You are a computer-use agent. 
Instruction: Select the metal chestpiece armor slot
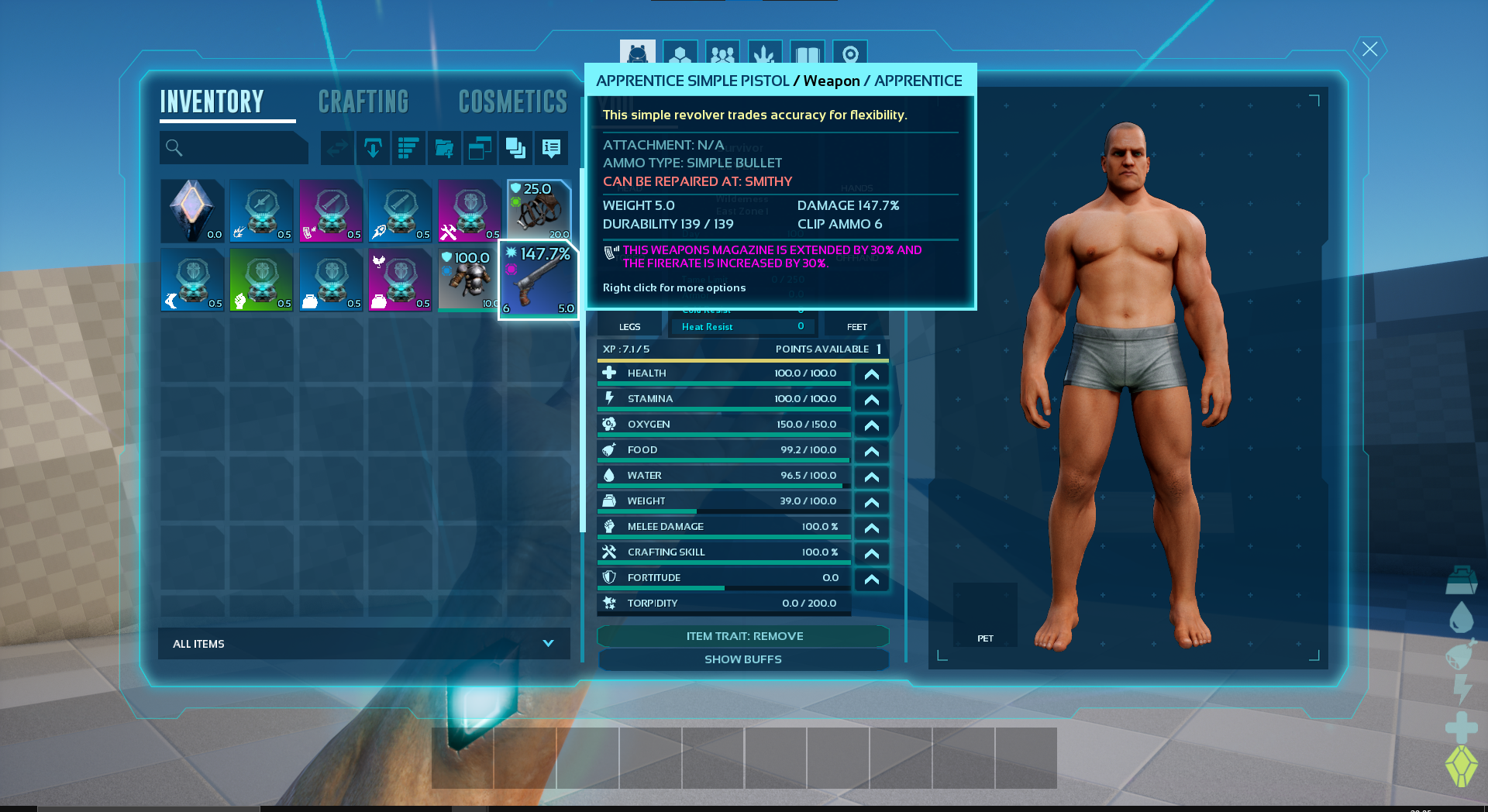[468, 280]
